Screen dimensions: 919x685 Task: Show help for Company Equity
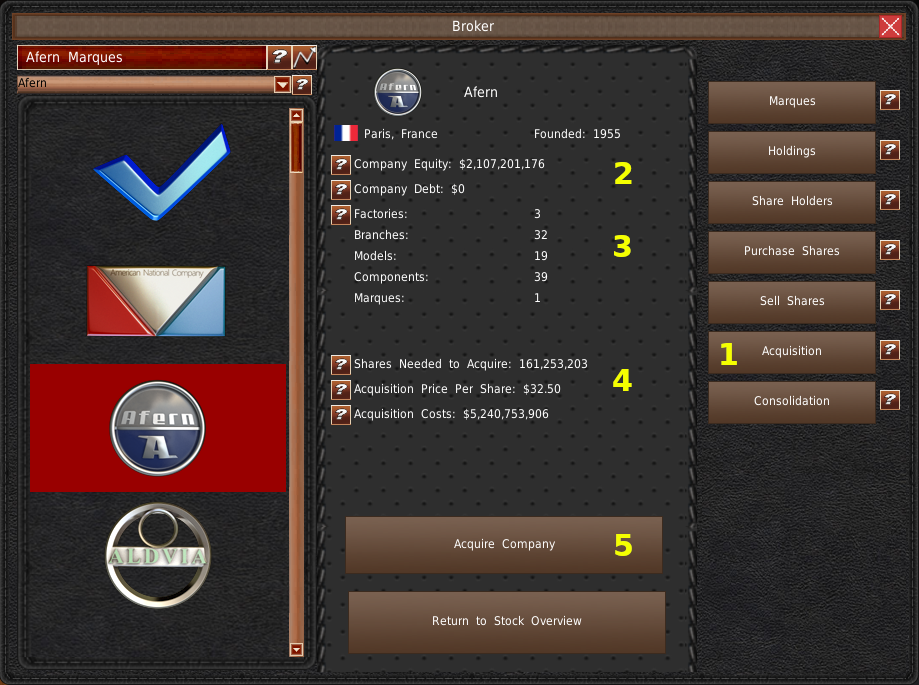tap(341, 164)
